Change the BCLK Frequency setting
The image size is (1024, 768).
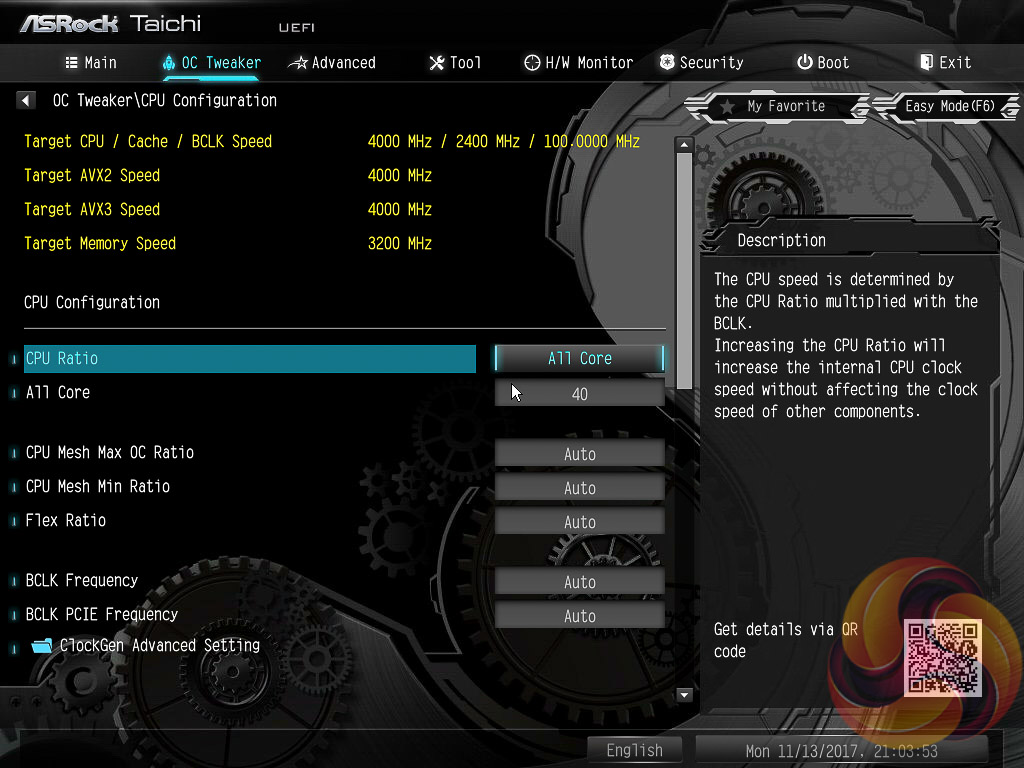pyautogui.click(x=579, y=581)
